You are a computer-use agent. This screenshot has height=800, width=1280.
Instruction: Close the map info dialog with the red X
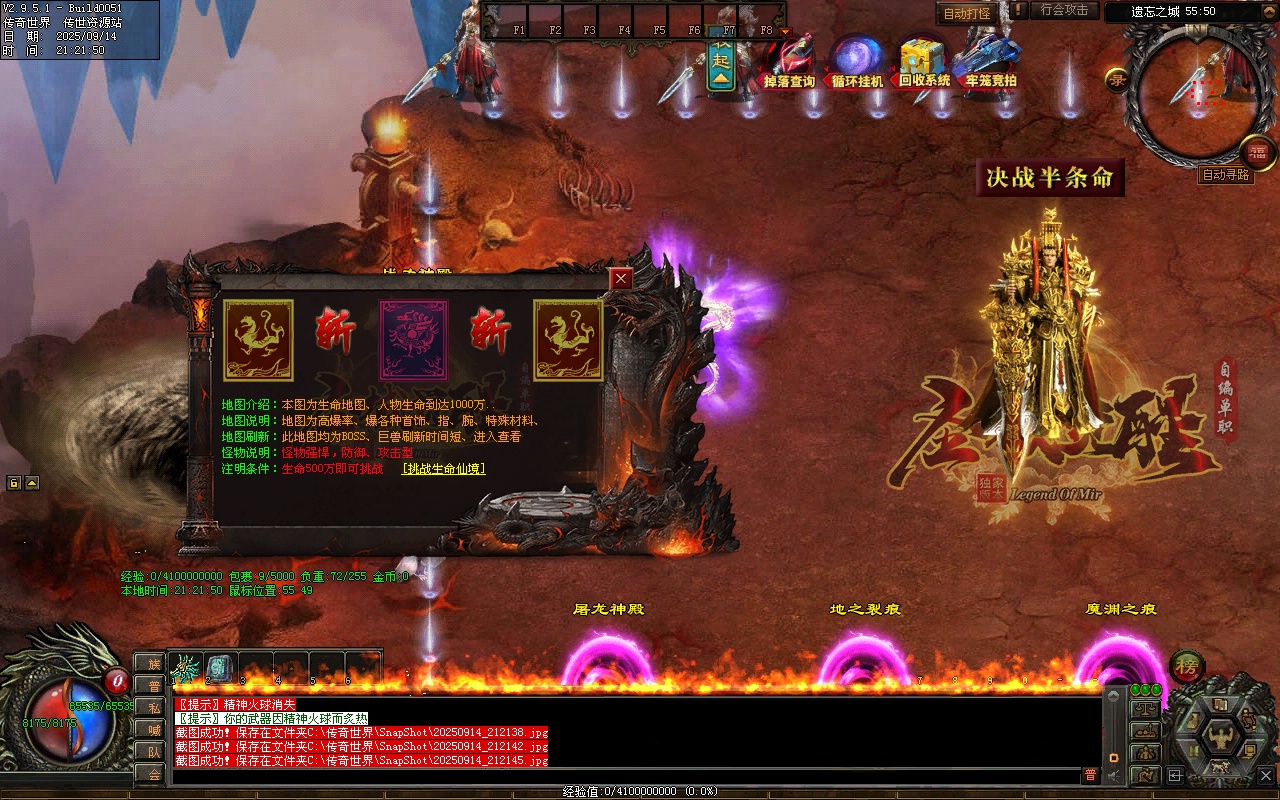621,279
